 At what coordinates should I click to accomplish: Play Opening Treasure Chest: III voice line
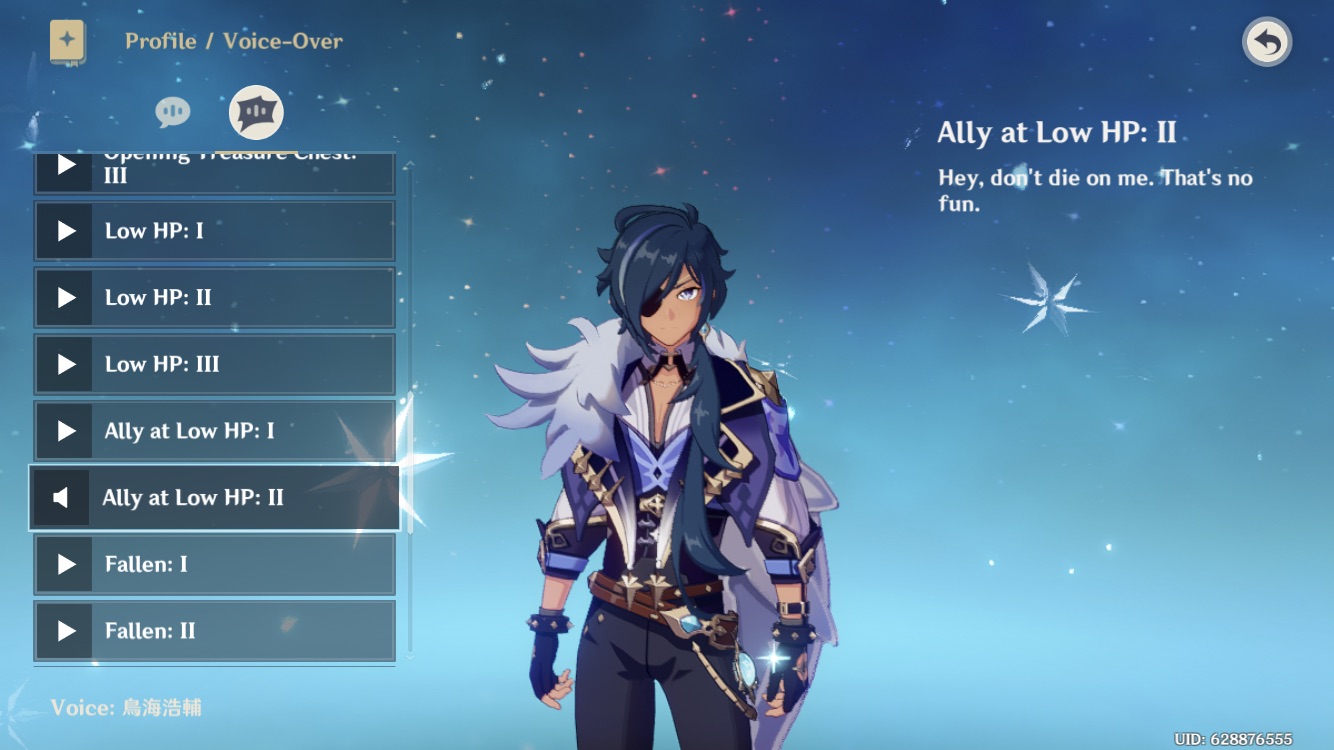(x=64, y=164)
